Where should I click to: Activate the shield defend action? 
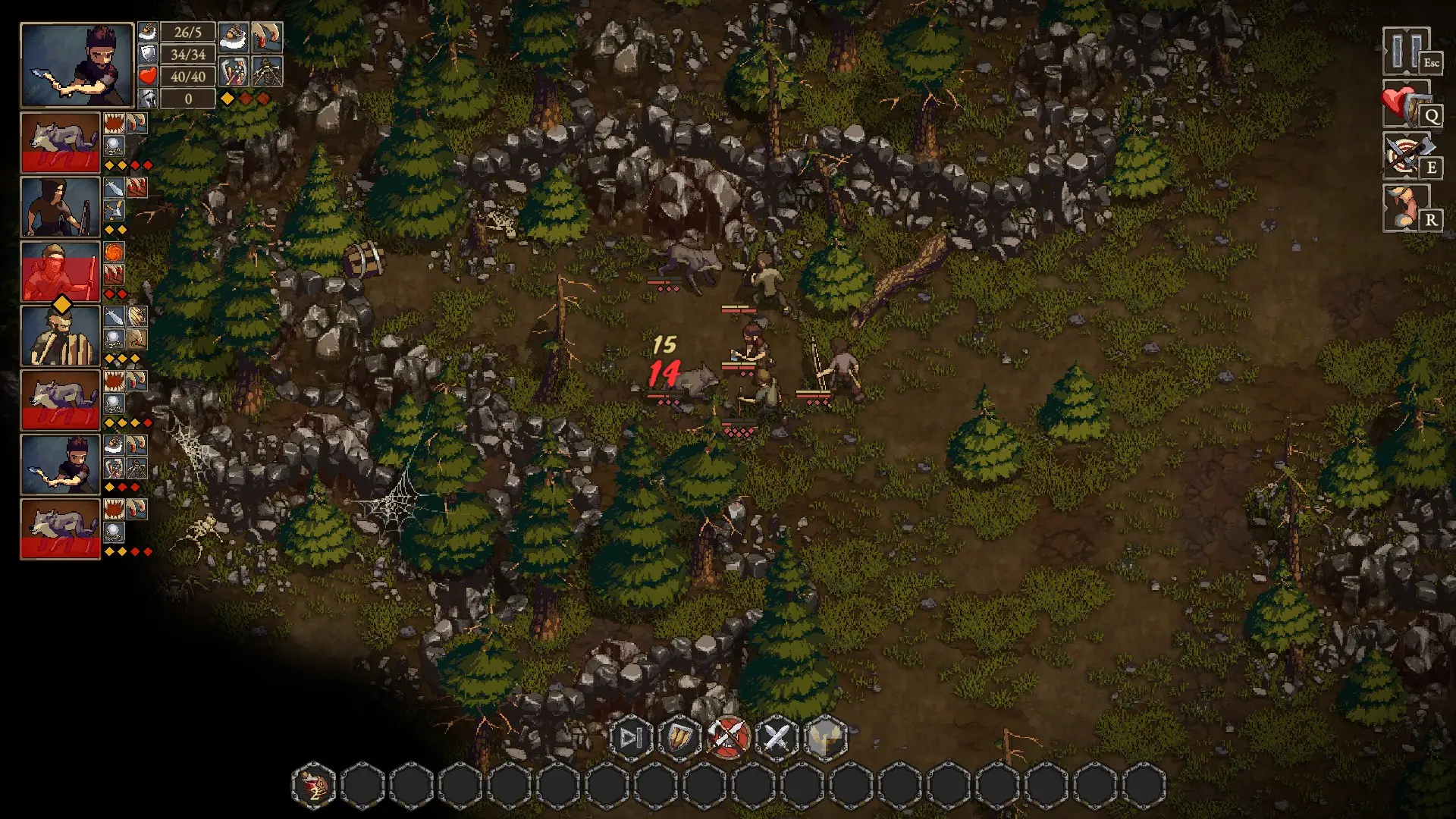[679, 737]
